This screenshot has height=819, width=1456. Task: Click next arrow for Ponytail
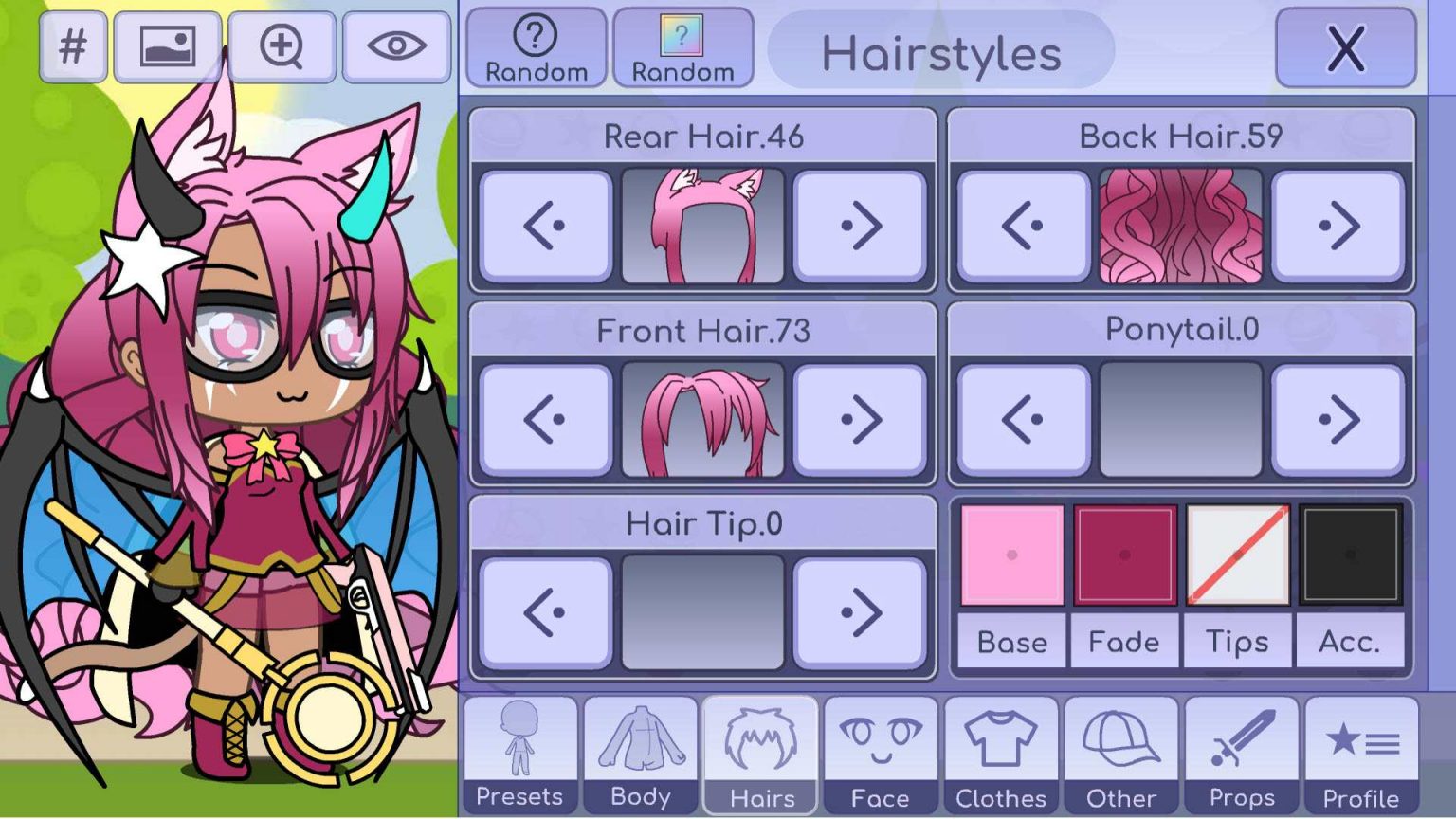(x=1338, y=417)
